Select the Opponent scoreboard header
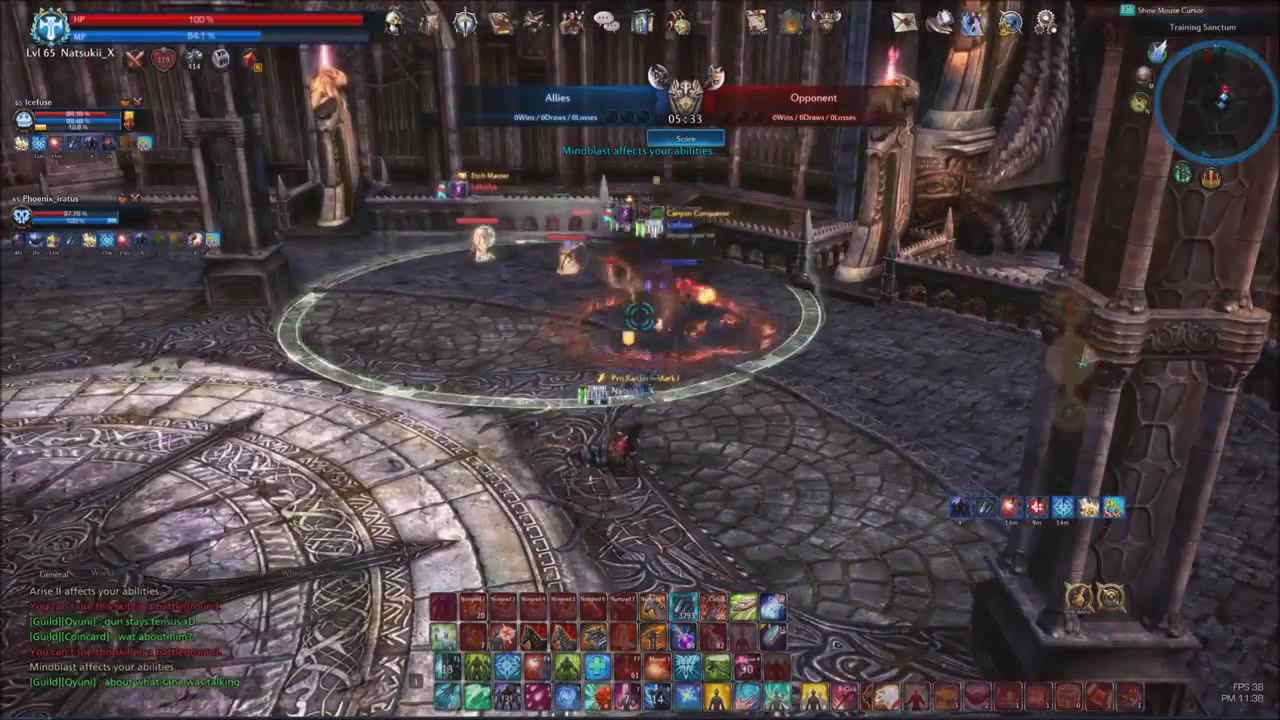Image resolution: width=1280 pixels, height=720 pixels. (x=814, y=97)
